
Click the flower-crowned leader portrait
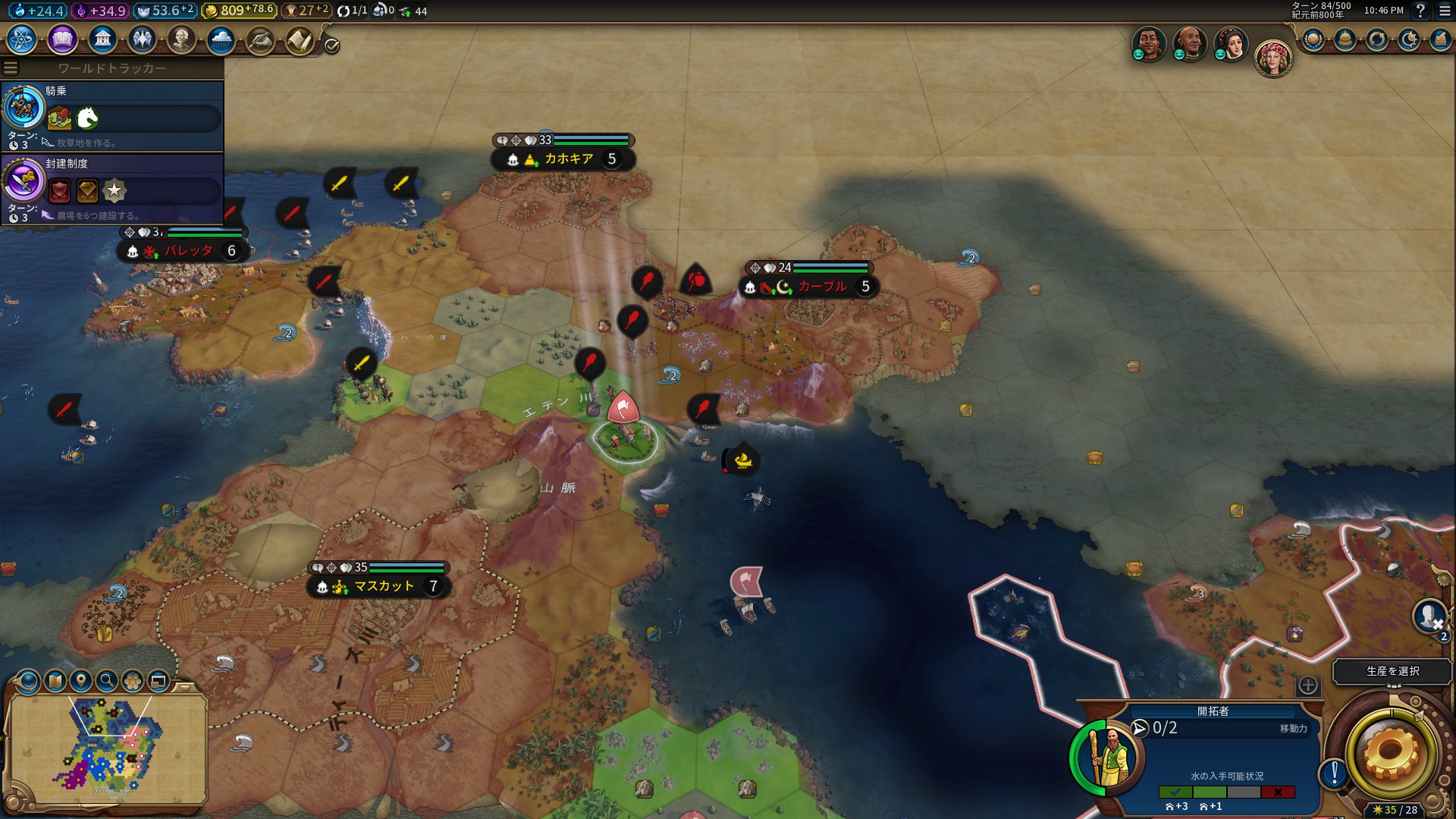pyautogui.click(x=1272, y=58)
